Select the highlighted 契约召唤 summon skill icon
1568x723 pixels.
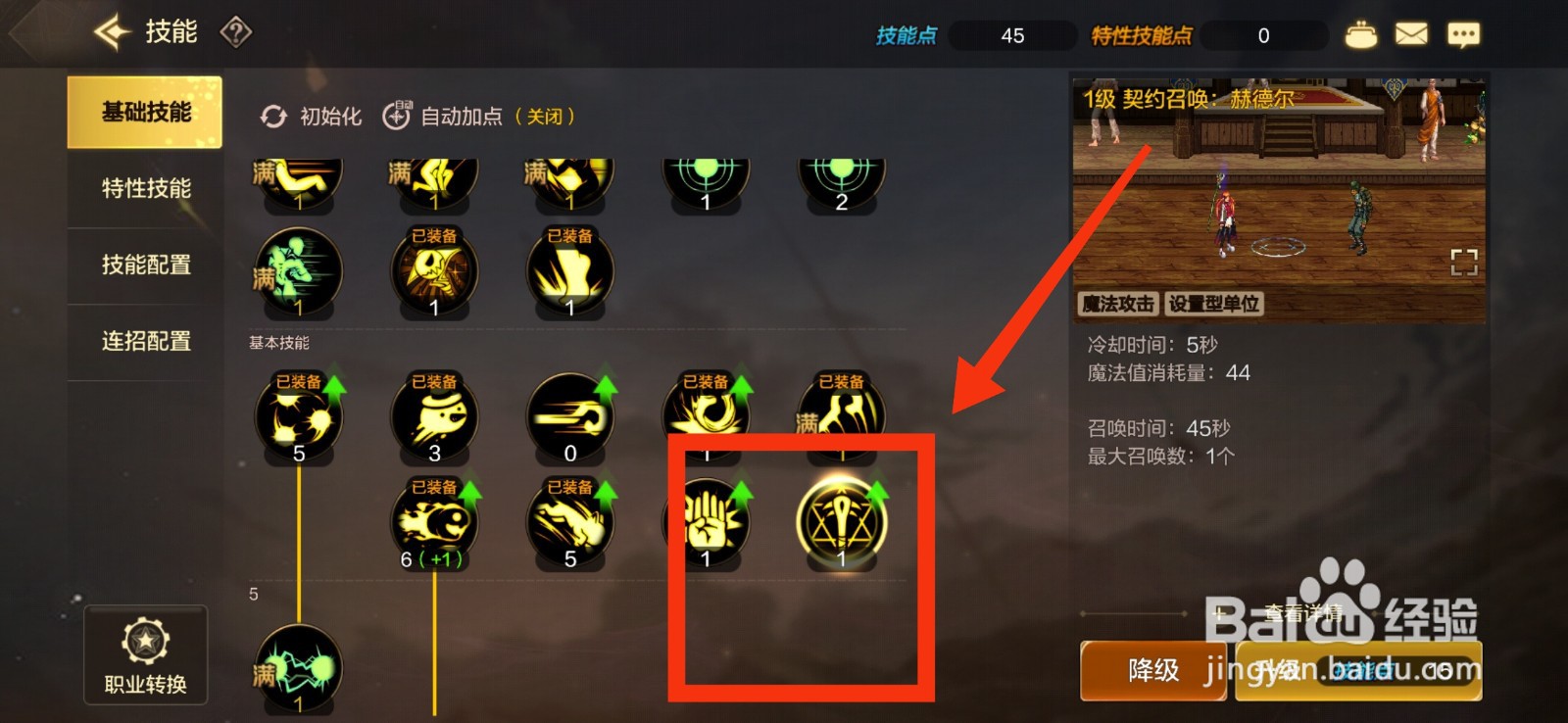[x=841, y=520]
